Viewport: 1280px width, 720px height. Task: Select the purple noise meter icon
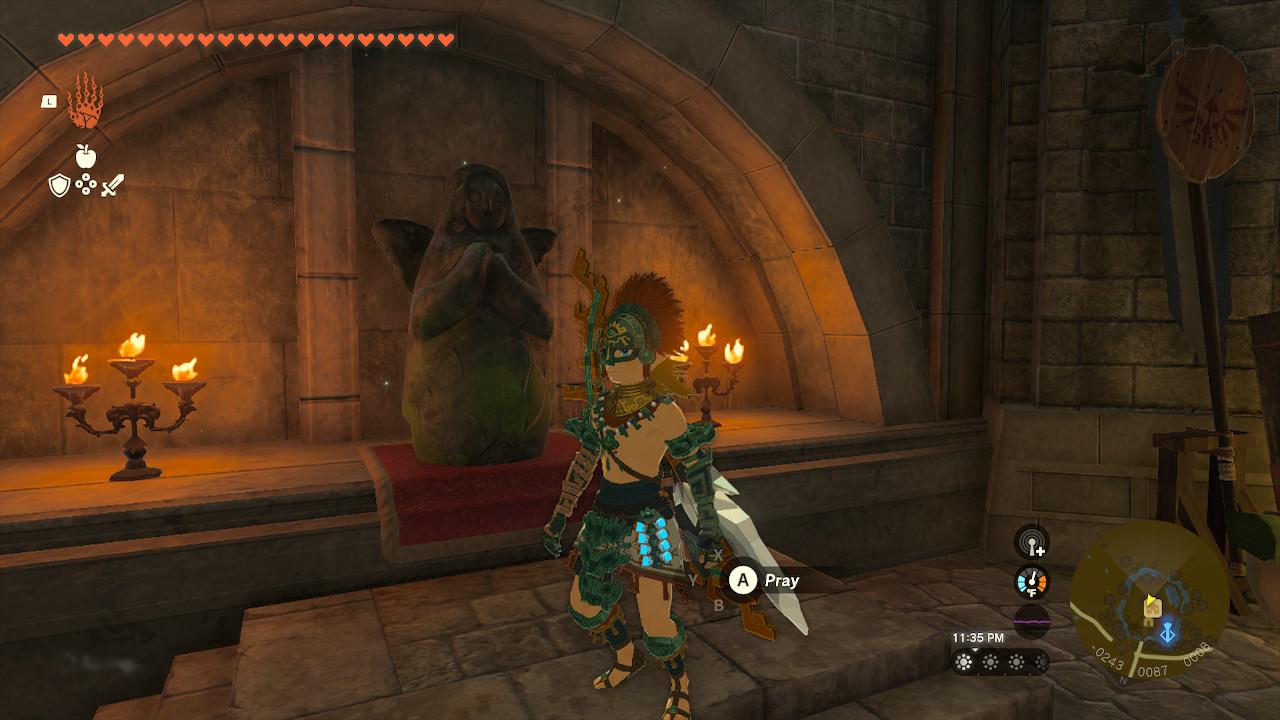1031,620
